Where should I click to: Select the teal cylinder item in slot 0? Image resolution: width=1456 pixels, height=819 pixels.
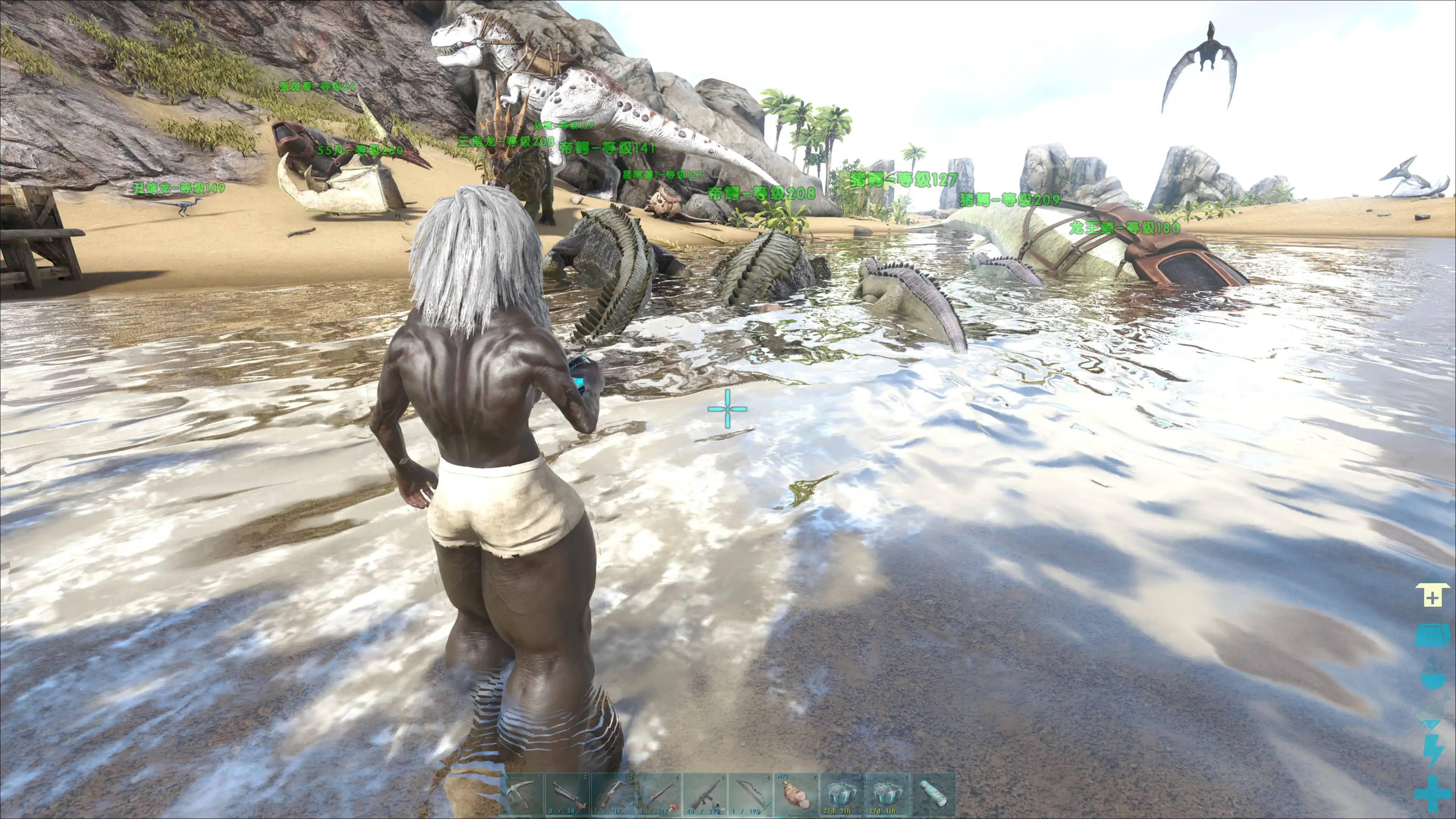click(934, 794)
